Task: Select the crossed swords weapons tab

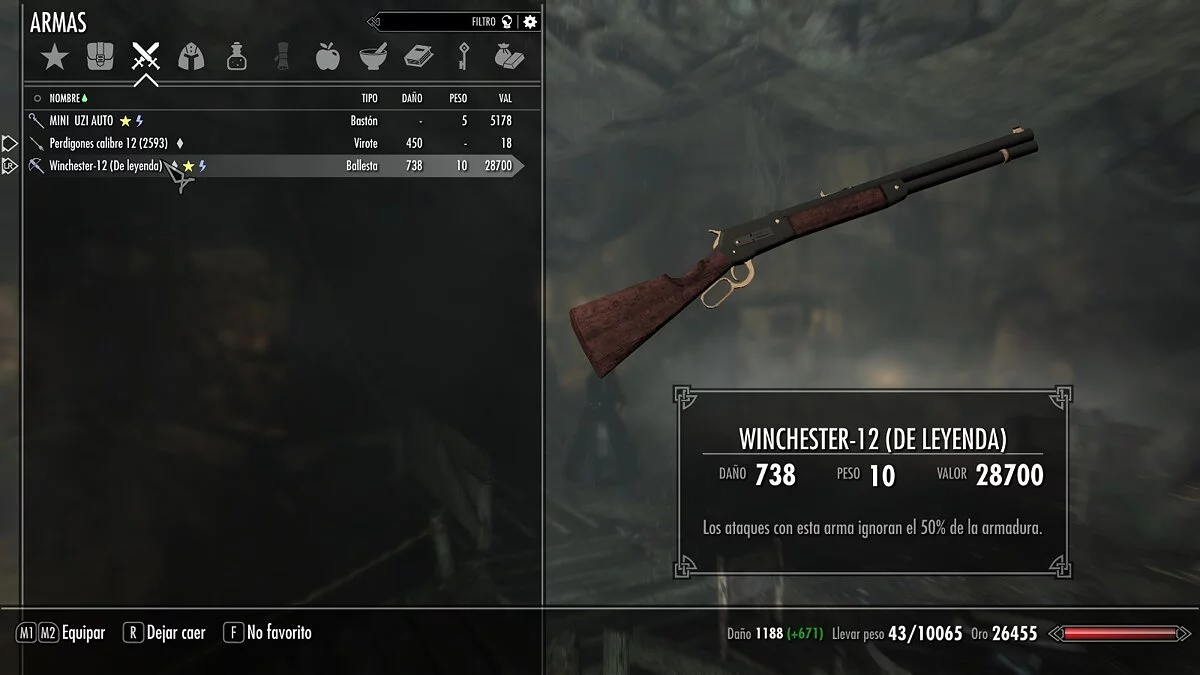Action: point(146,57)
